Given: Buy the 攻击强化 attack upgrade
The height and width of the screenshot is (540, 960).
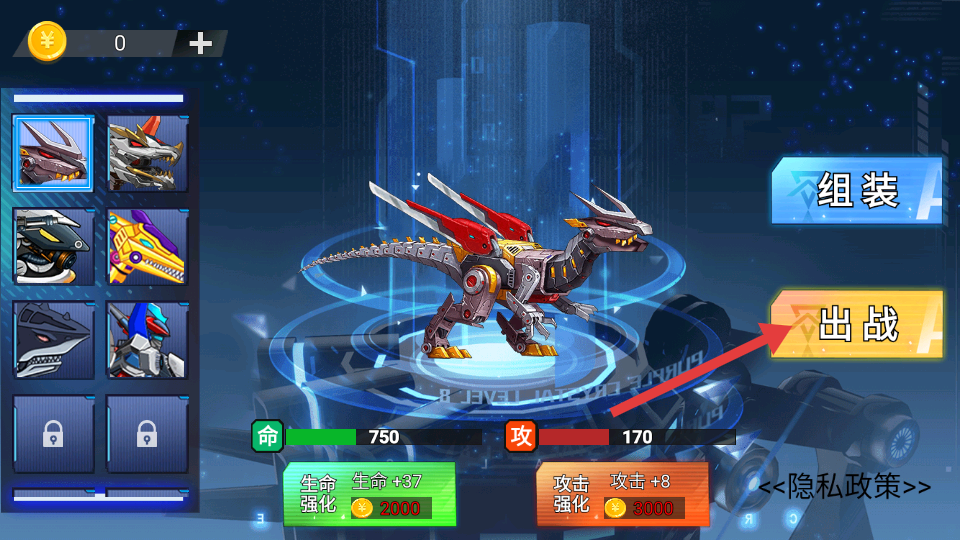Looking at the screenshot, I should point(622,494).
